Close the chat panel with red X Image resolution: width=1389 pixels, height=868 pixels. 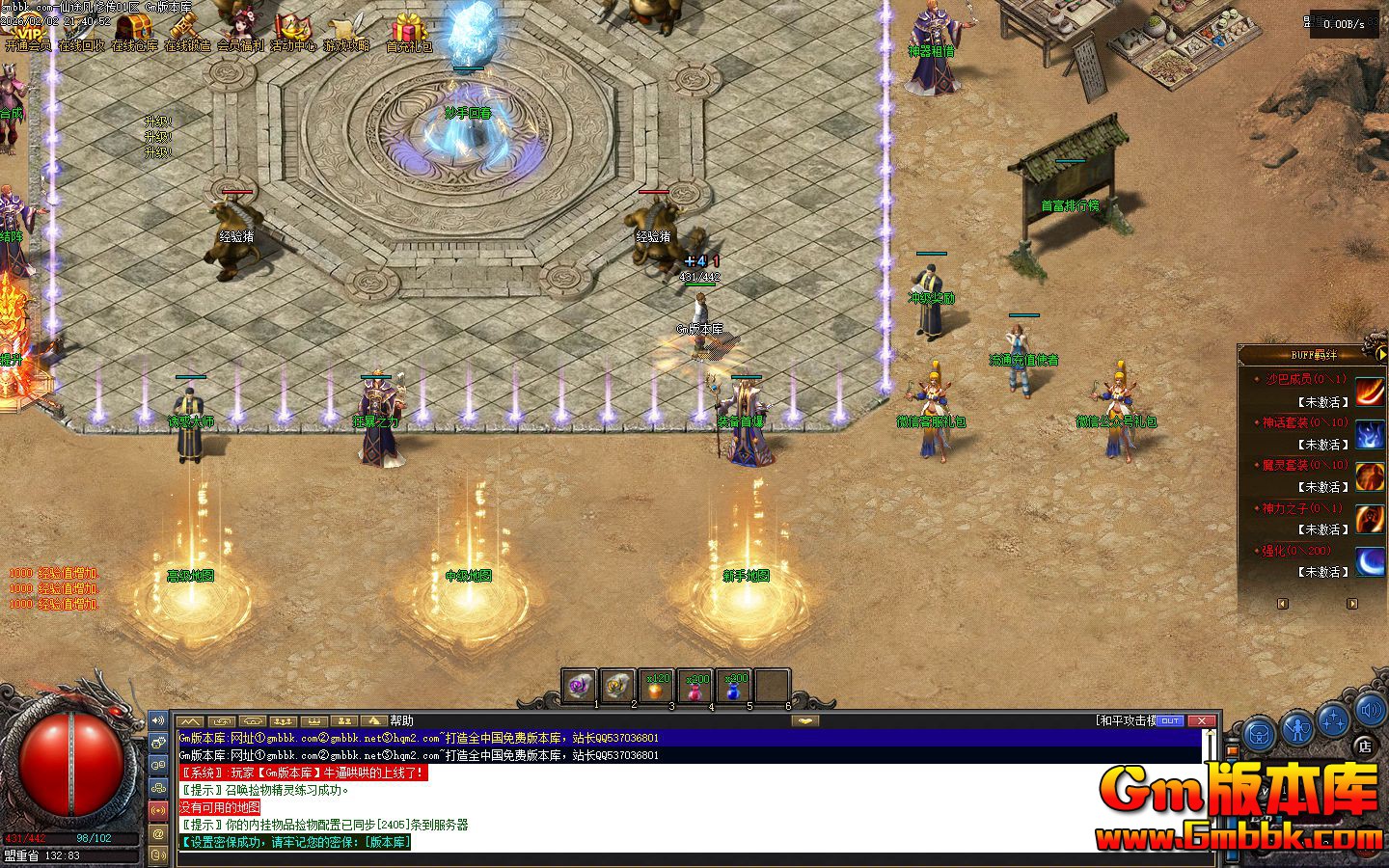pos(1201,720)
